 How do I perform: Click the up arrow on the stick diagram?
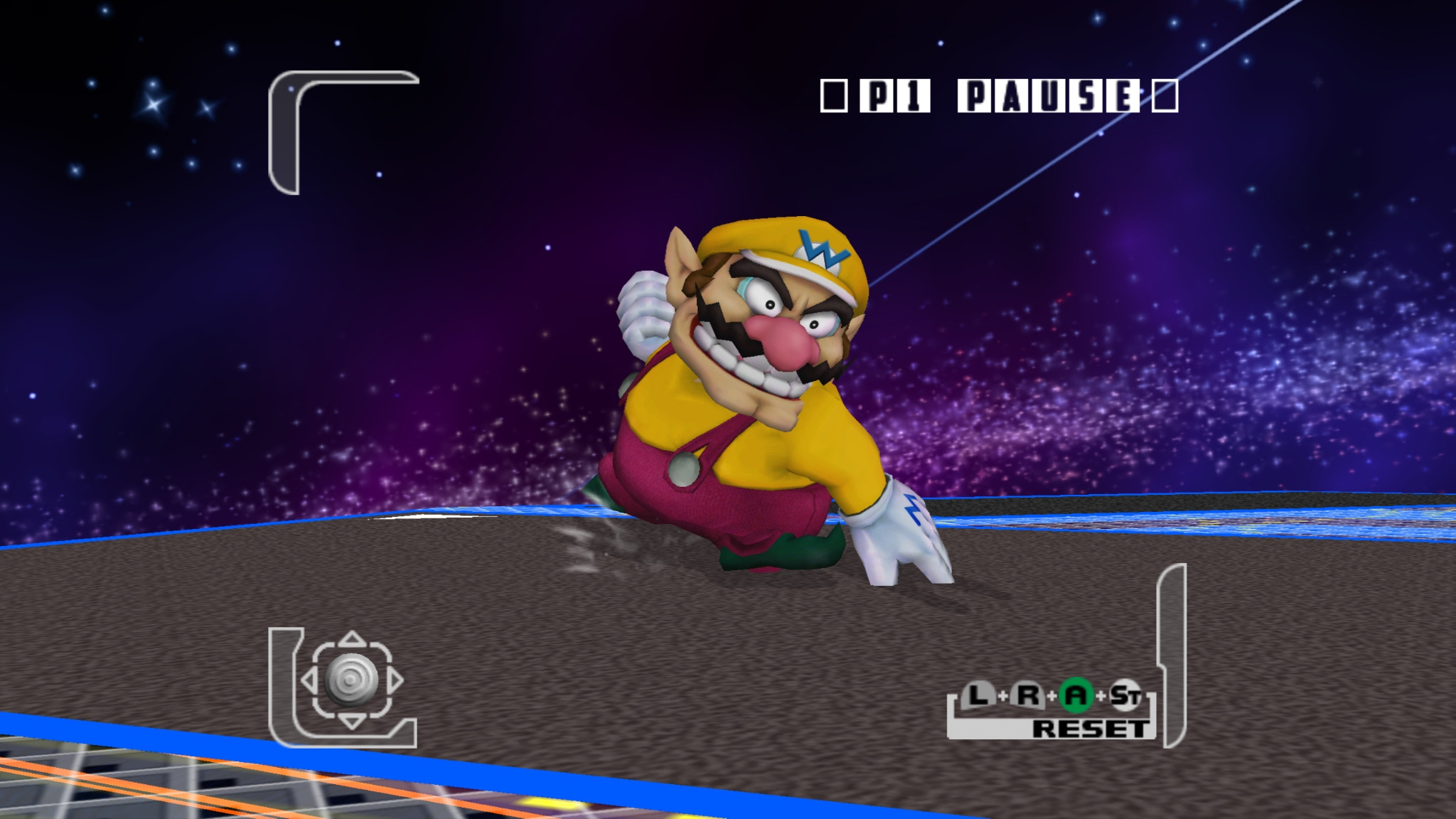pyautogui.click(x=353, y=638)
